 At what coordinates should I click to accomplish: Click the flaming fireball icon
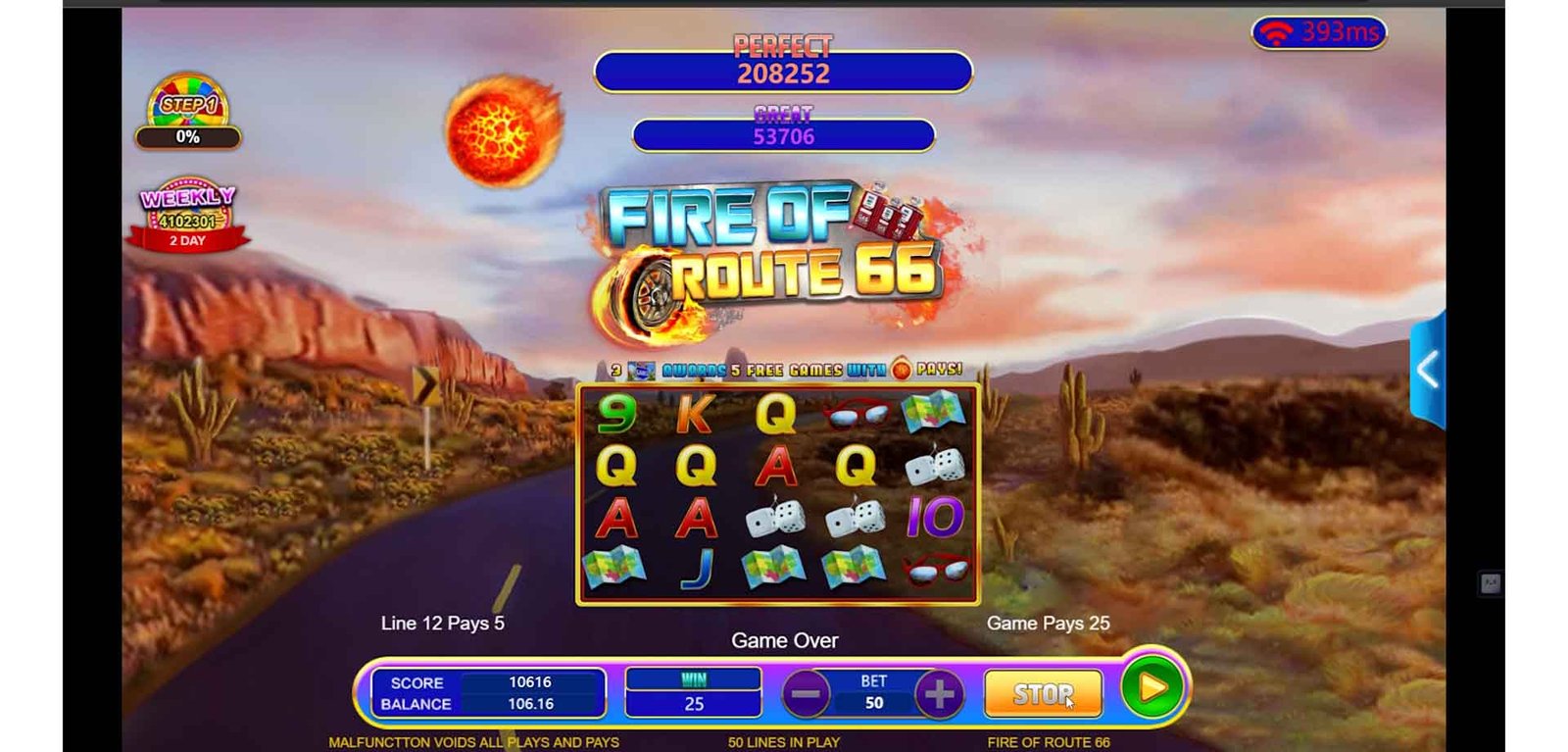tap(504, 130)
